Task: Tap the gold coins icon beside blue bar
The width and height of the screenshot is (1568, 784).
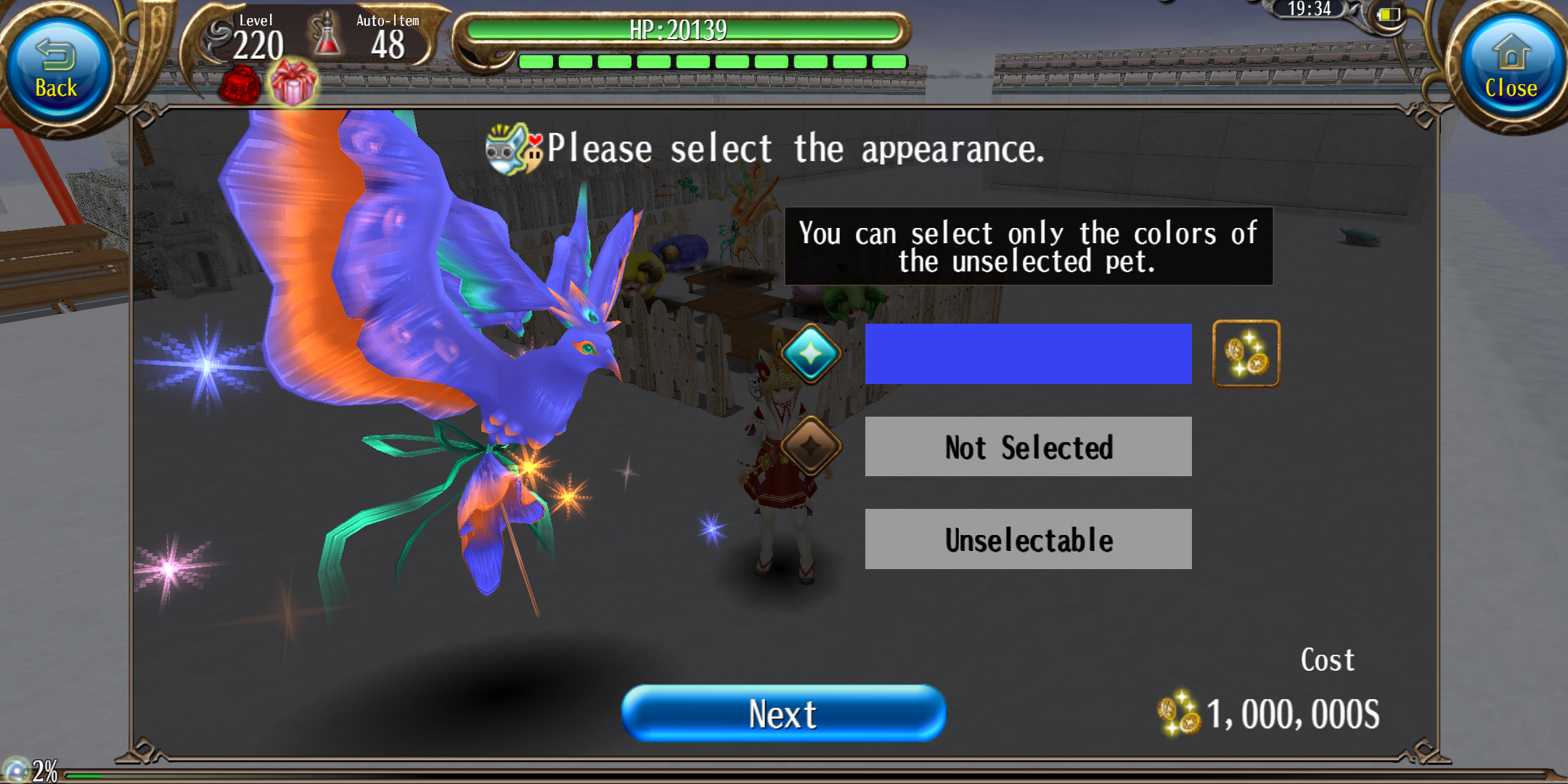Action: coord(1246,354)
